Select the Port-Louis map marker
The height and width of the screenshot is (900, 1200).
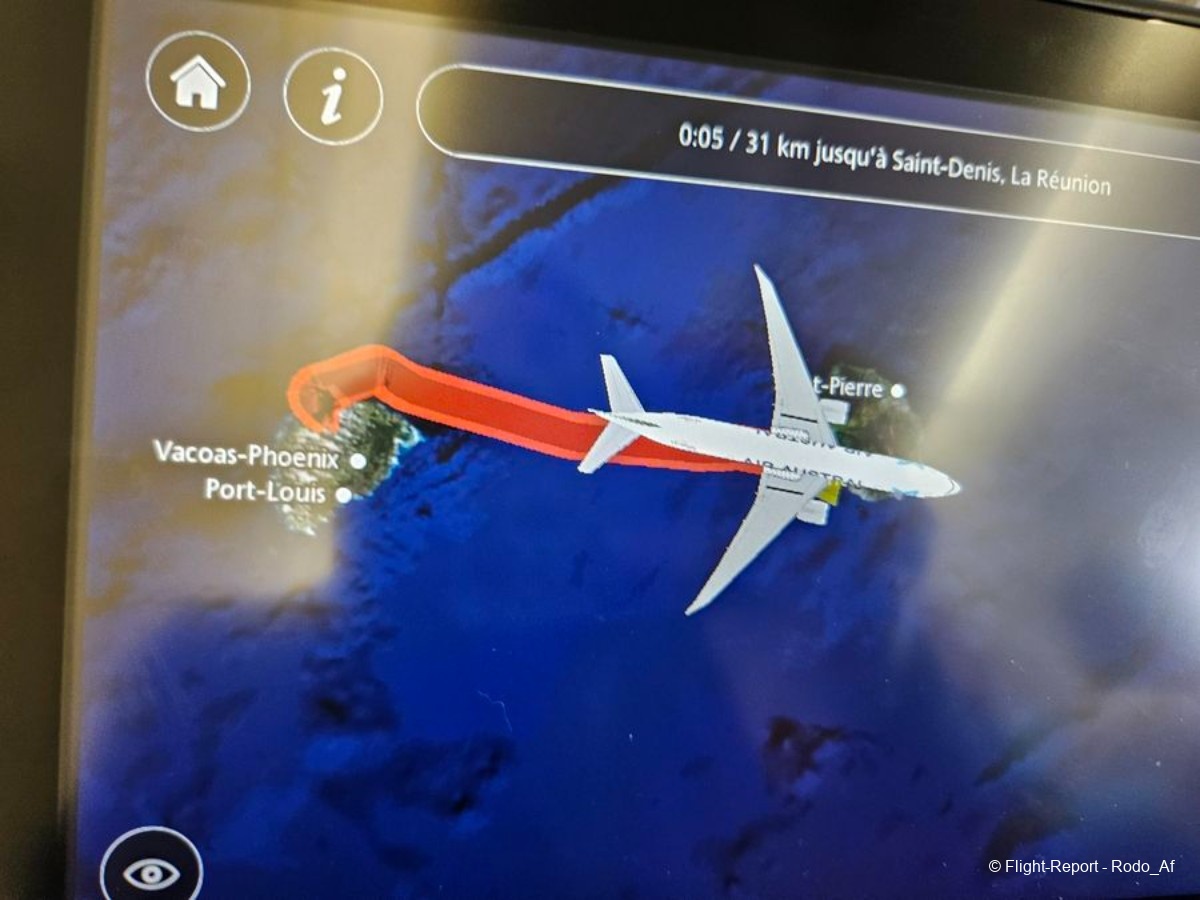pos(344,494)
